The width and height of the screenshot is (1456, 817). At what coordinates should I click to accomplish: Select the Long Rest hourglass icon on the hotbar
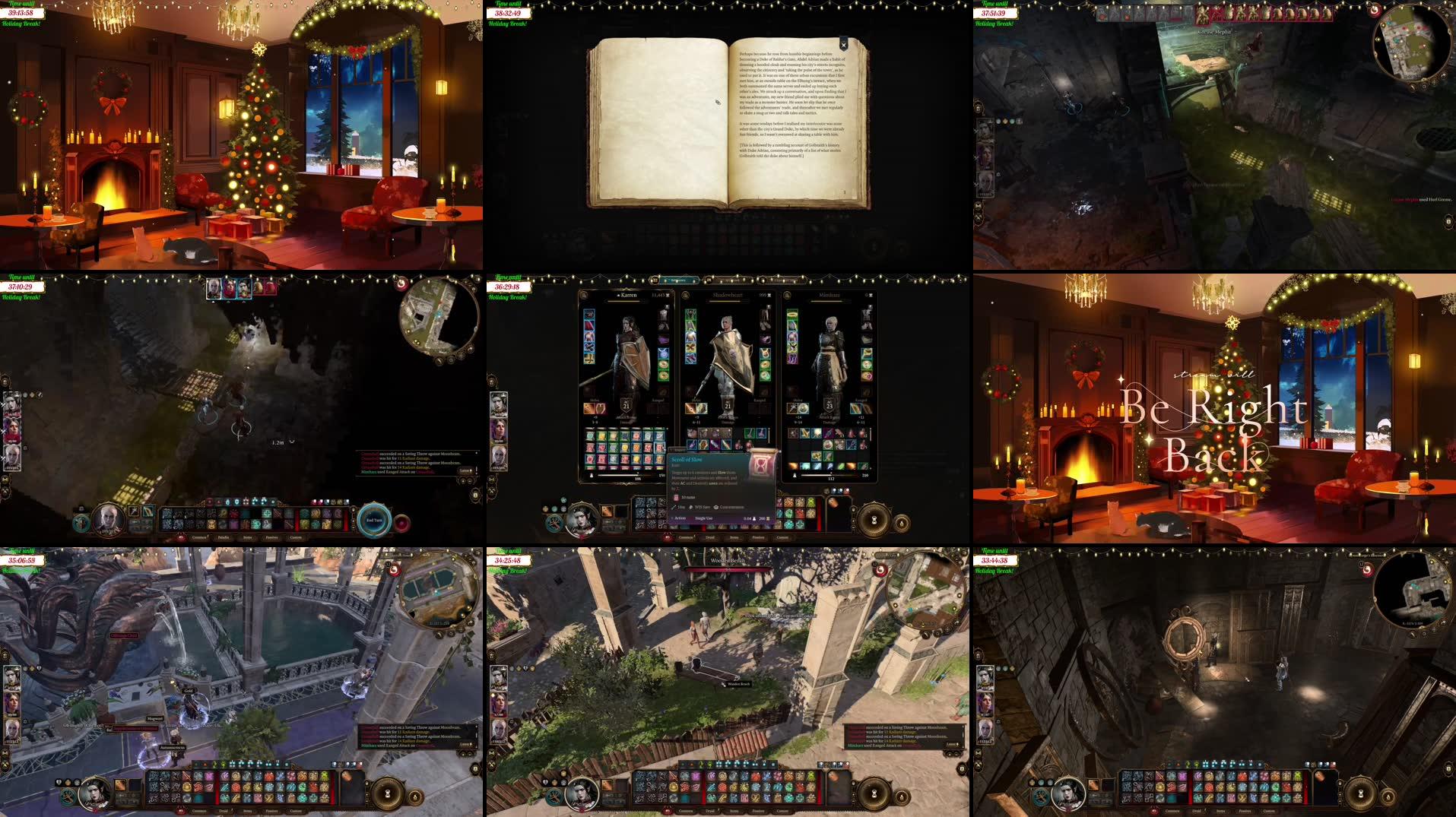(875, 519)
